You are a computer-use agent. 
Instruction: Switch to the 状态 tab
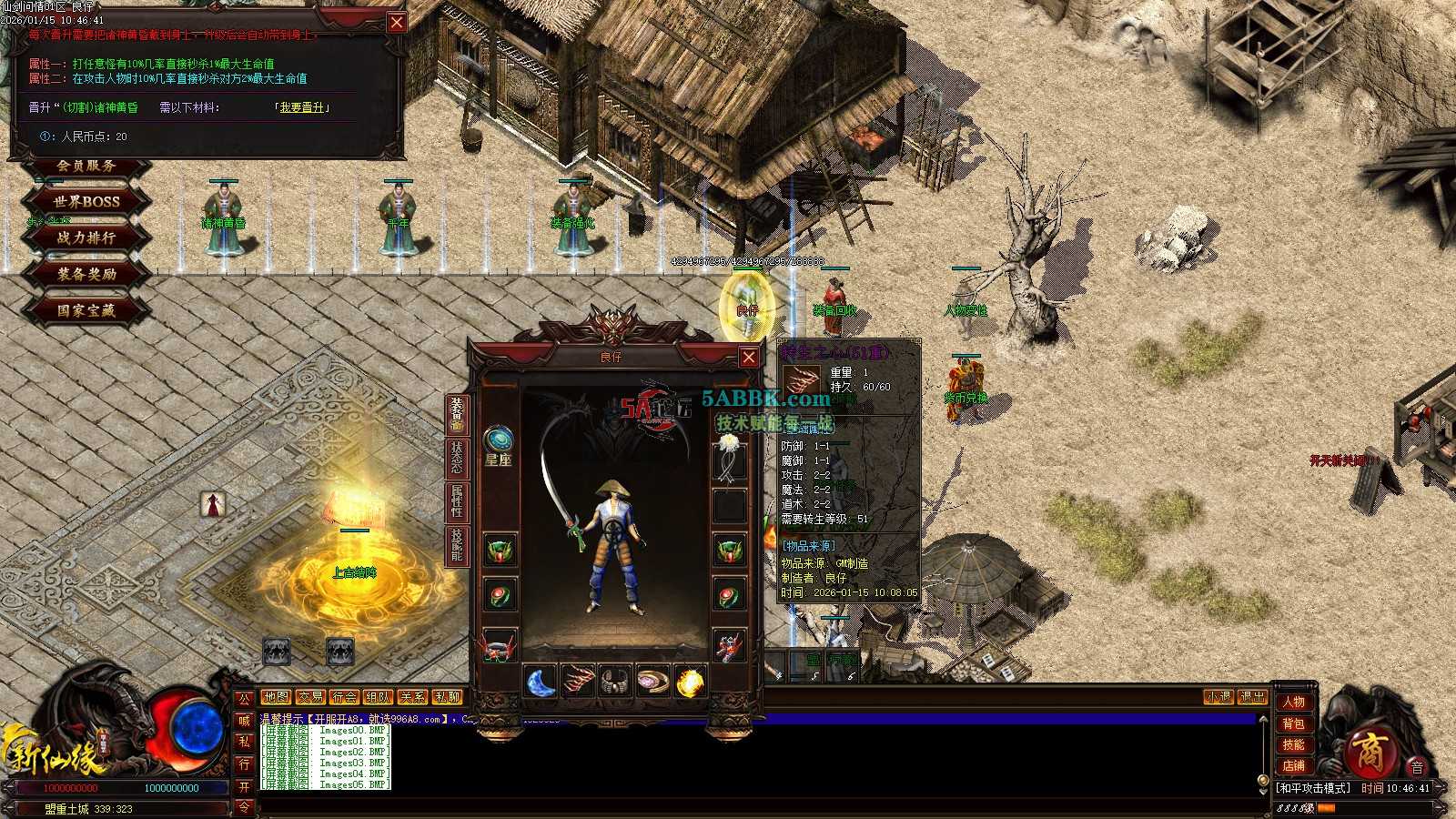tap(457, 457)
